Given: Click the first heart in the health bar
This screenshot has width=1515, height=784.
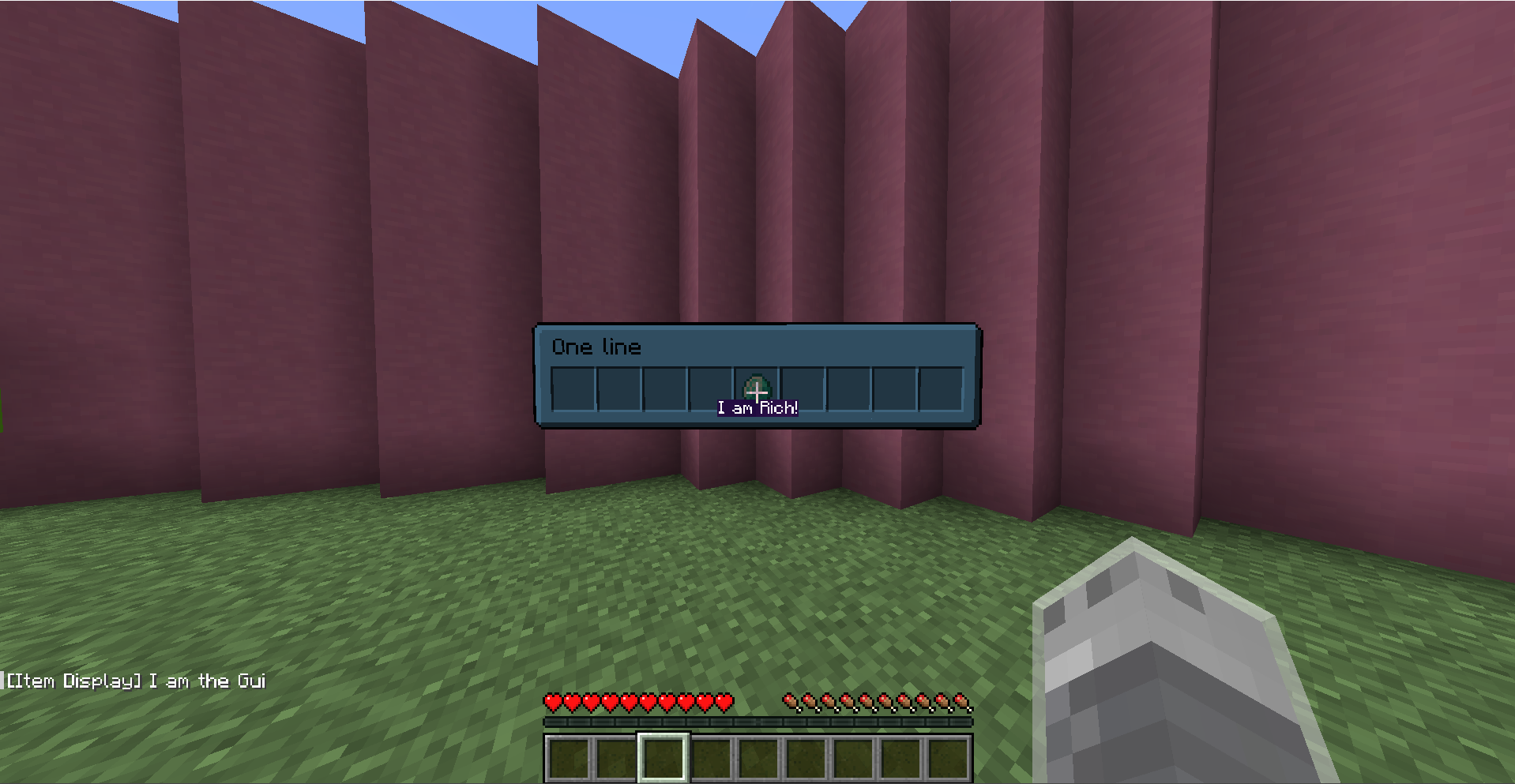Looking at the screenshot, I should click(x=553, y=701).
